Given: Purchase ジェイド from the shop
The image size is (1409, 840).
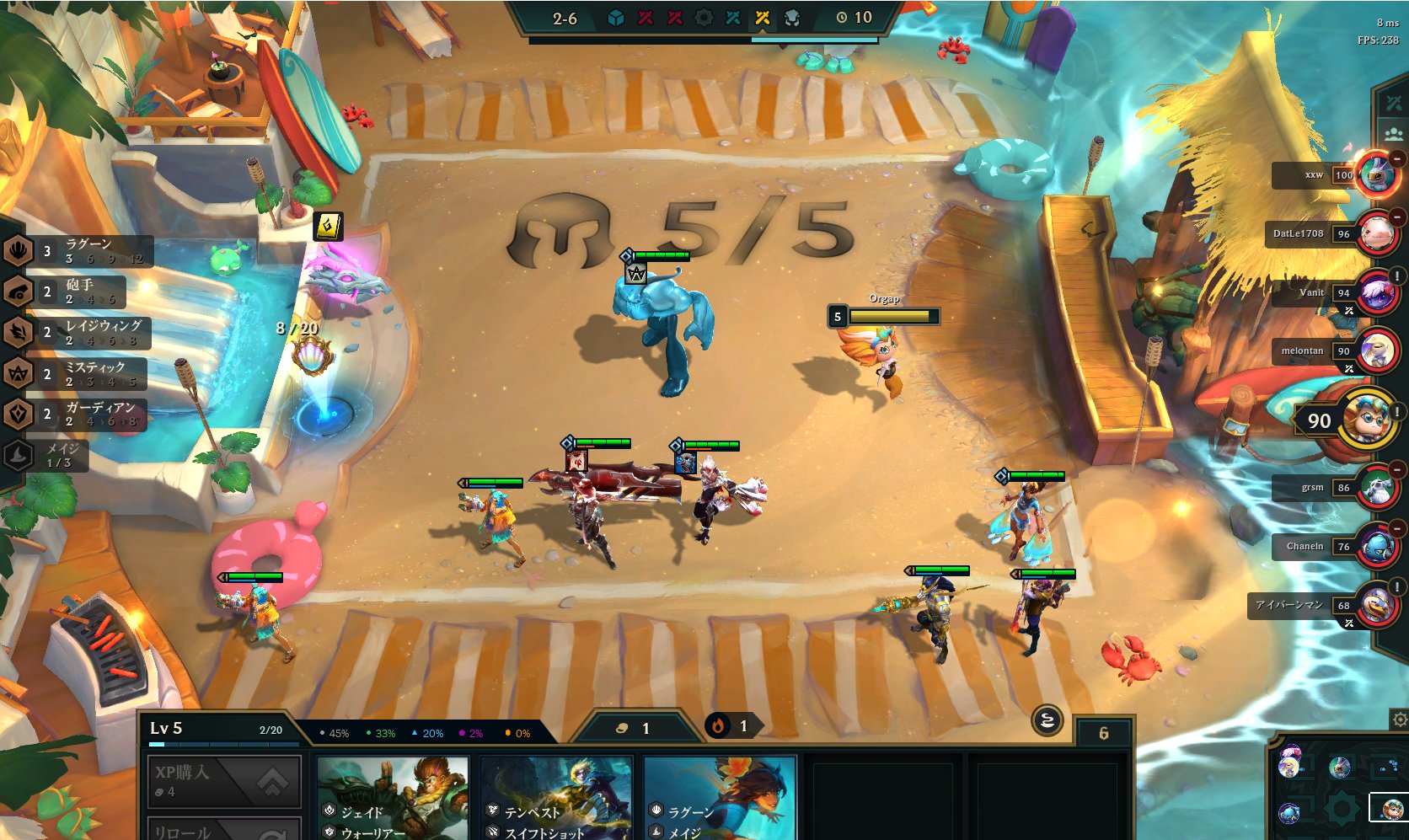Looking at the screenshot, I should (x=392, y=796).
